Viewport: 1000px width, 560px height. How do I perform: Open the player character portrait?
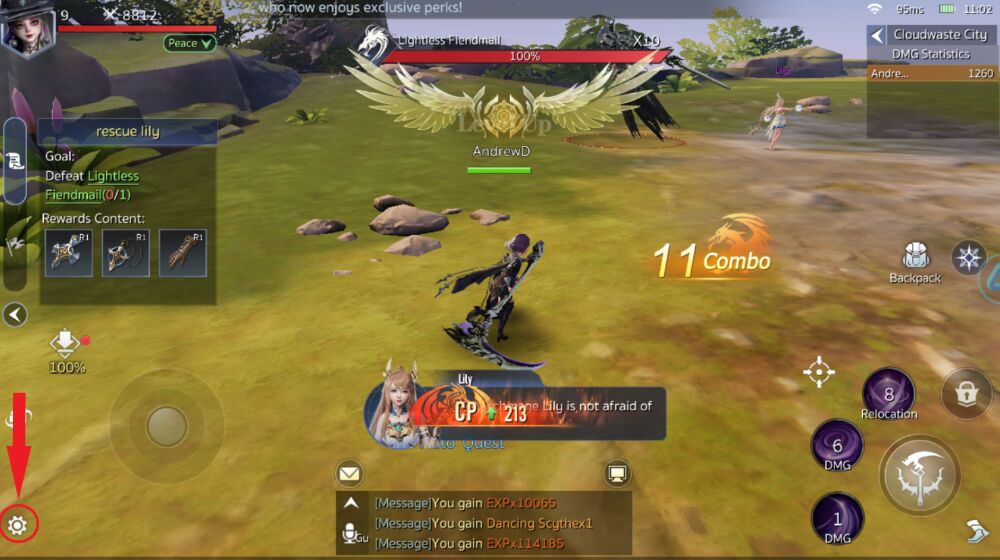[x=27, y=27]
